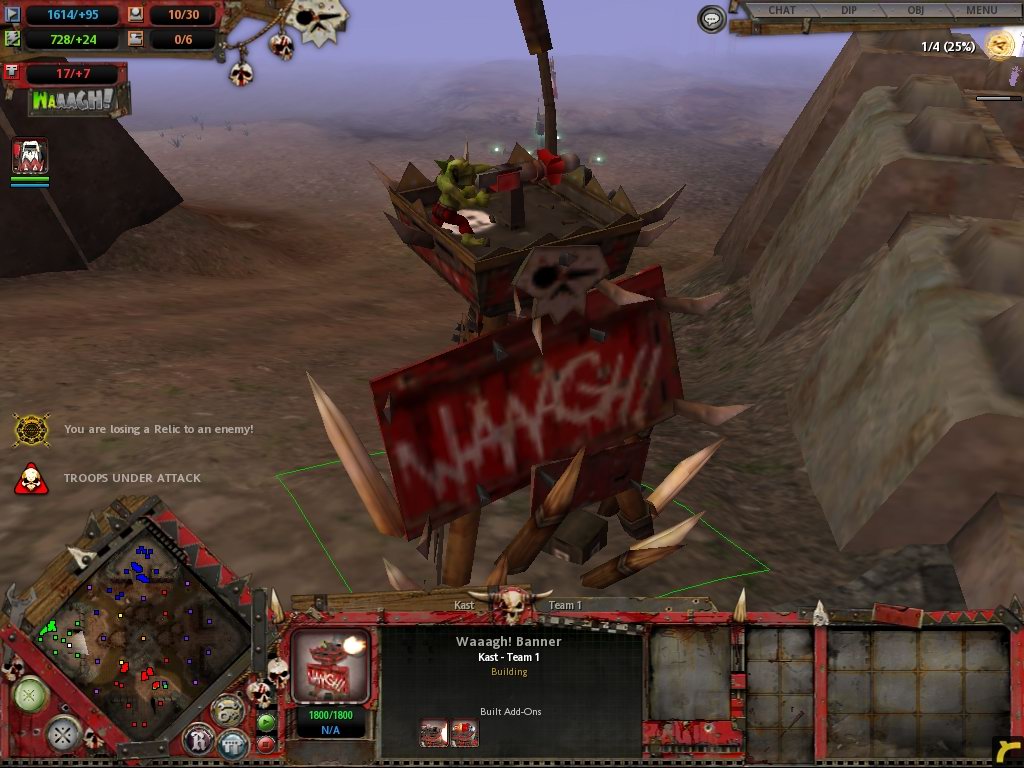Click the grey crossed-lines button below minimap
Image resolution: width=1024 pixels, height=768 pixels.
click(64, 734)
